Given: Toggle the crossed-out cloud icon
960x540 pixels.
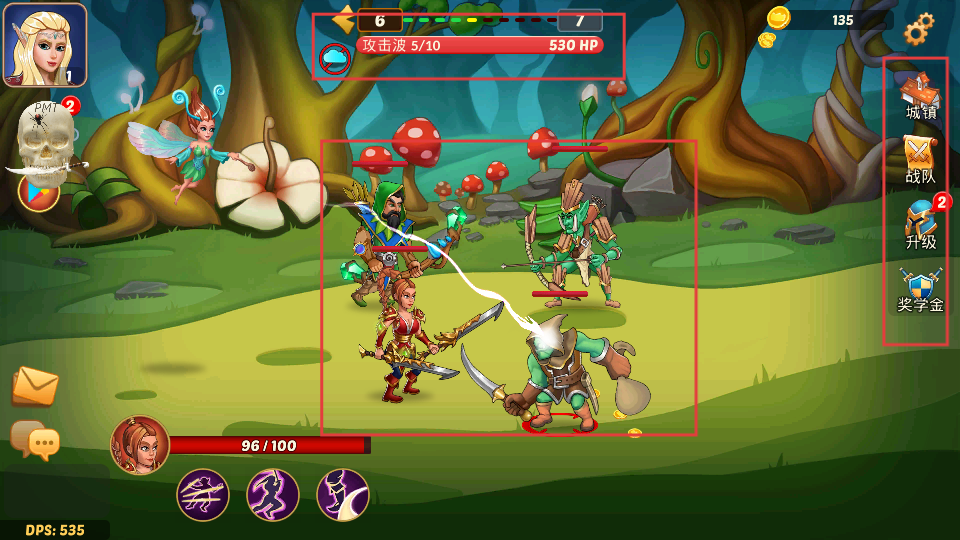Looking at the screenshot, I should [334, 59].
